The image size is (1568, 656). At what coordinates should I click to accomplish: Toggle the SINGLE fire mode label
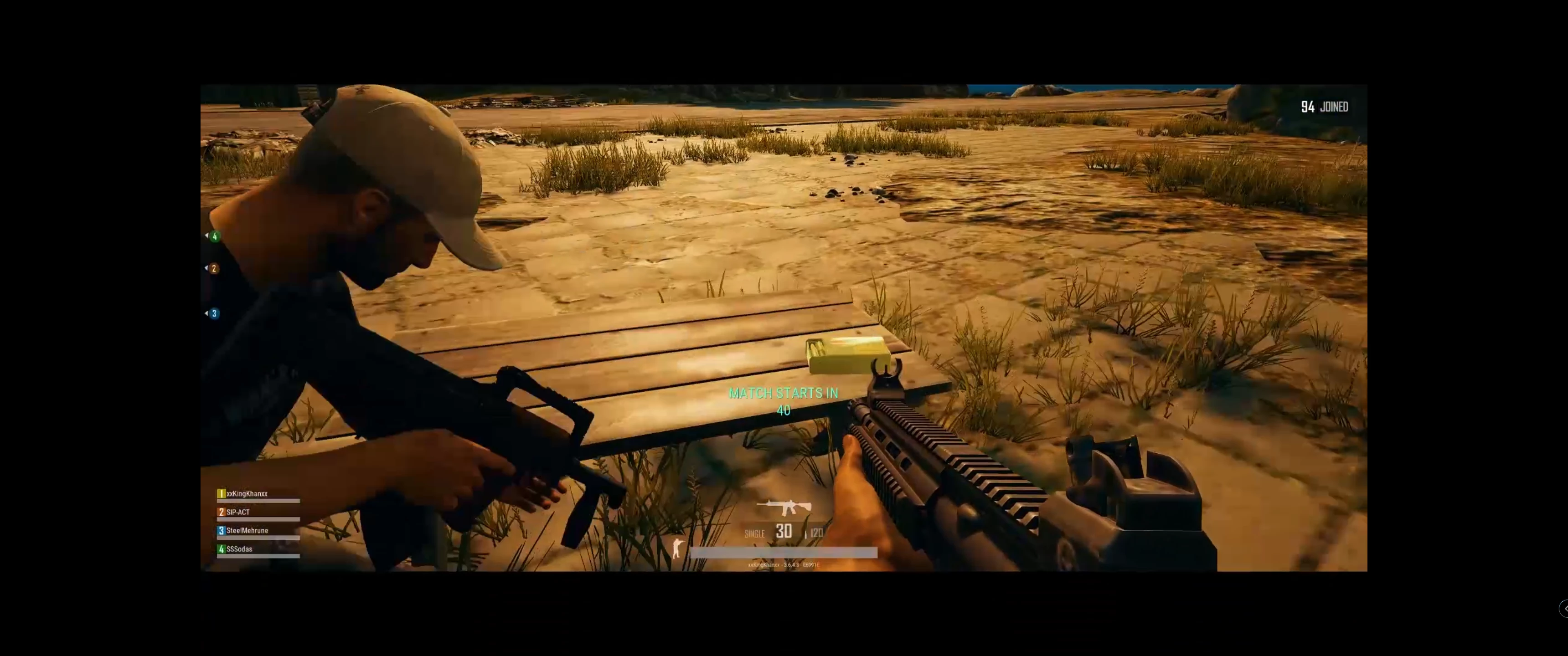pyautogui.click(x=754, y=534)
